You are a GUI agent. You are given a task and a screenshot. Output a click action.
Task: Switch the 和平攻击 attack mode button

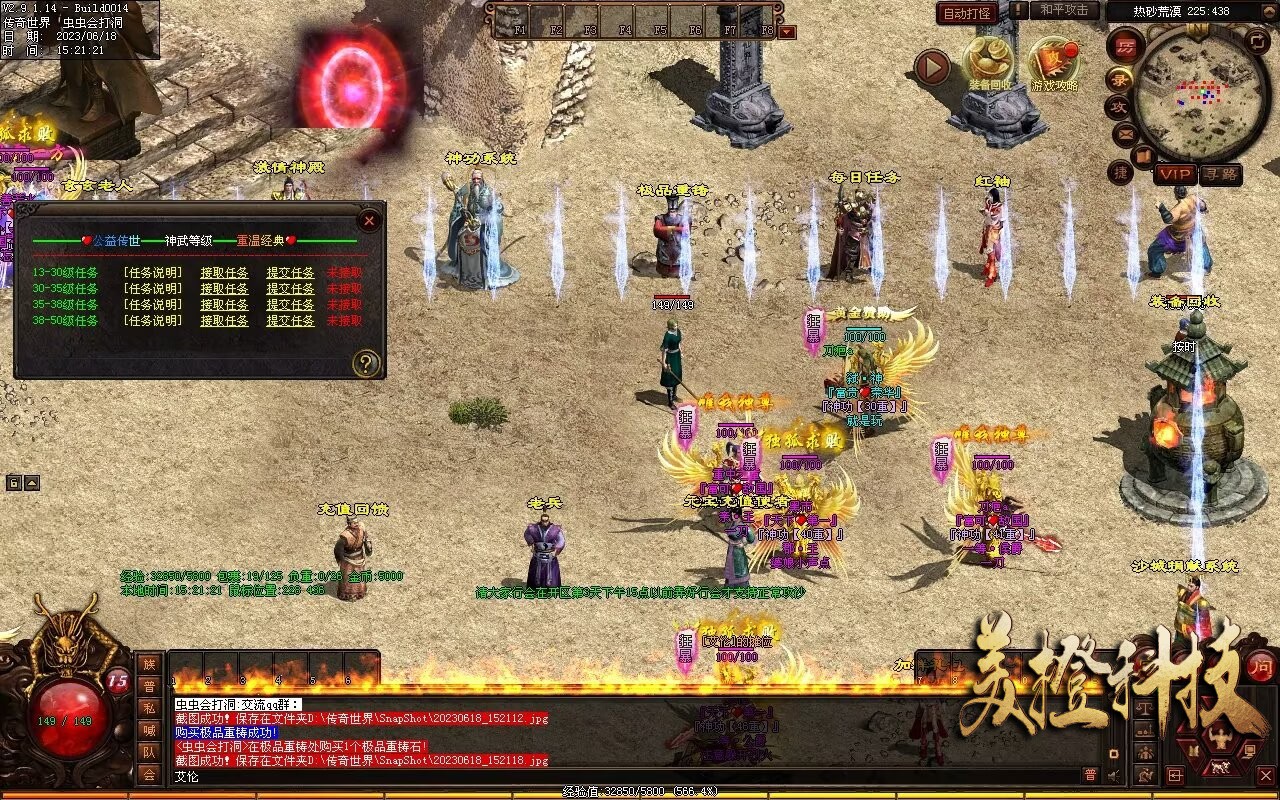[1063, 10]
